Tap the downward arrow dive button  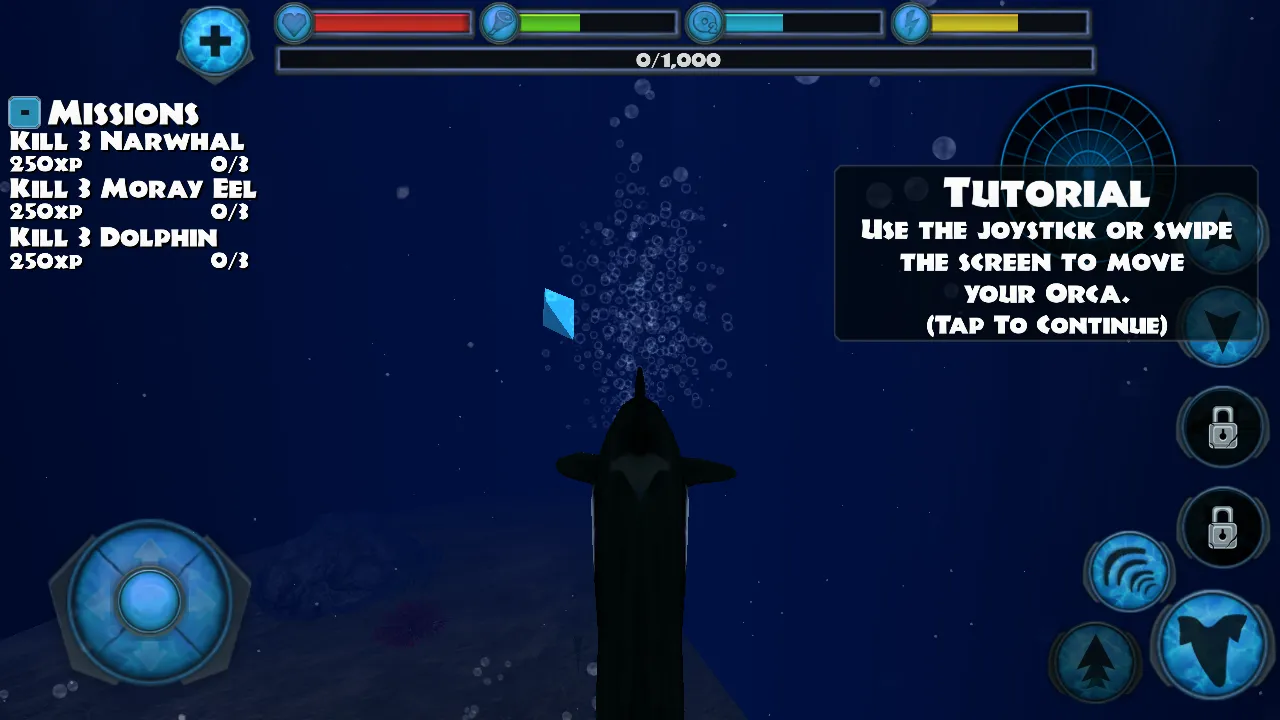pyautogui.click(x=1222, y=328)
